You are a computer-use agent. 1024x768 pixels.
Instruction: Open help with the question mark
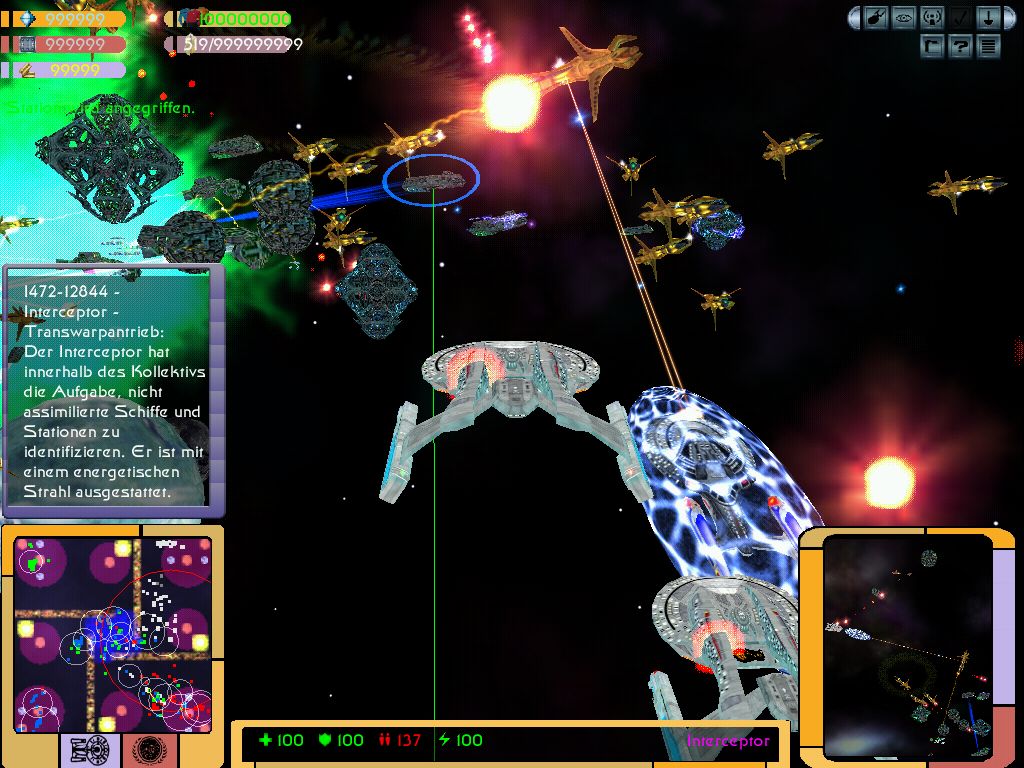pos(960,45)
